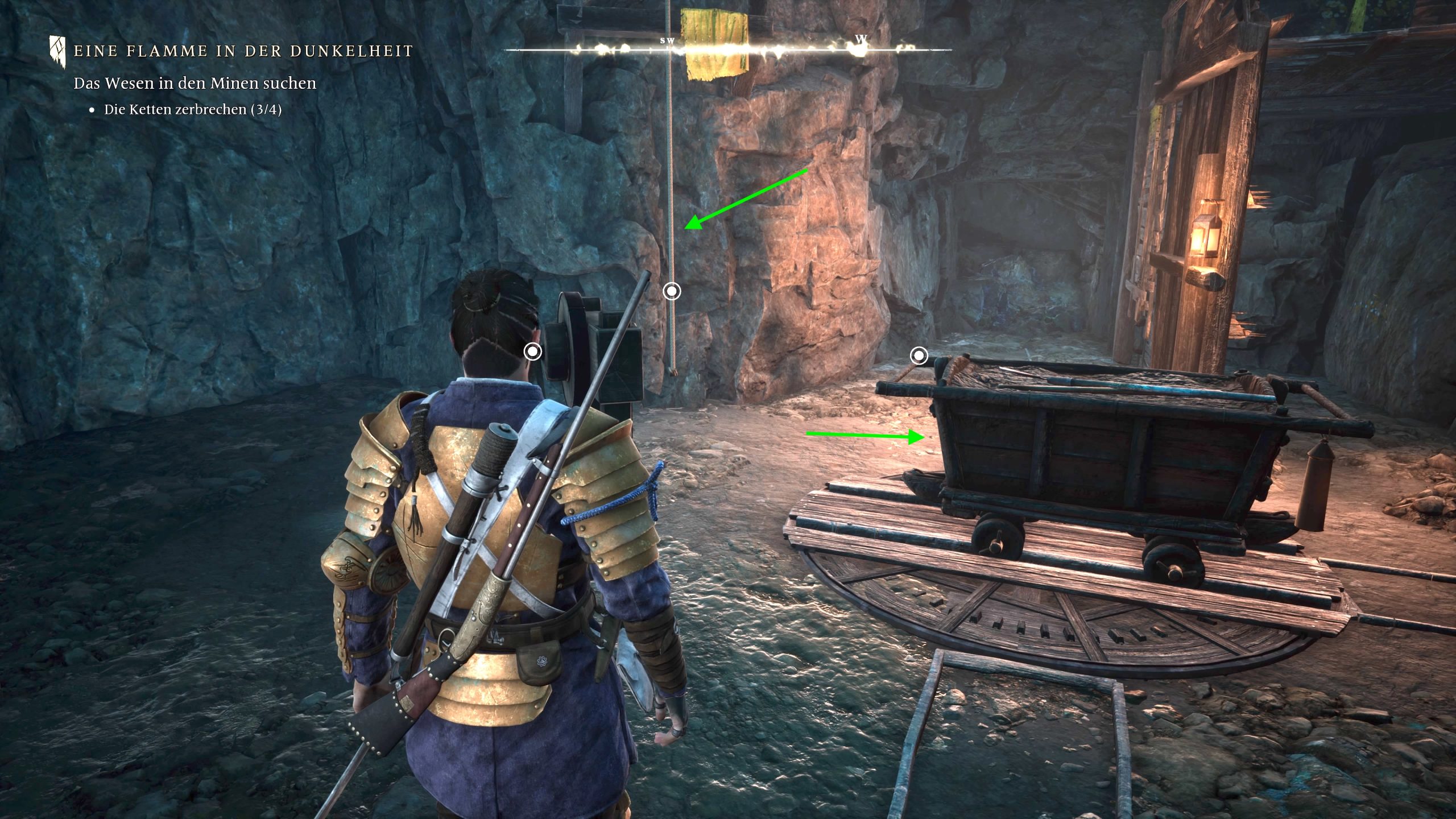Screen dimensions: 1456x819
Task: Select the interaction marker on the hanging rope
Action: [672, 291]
